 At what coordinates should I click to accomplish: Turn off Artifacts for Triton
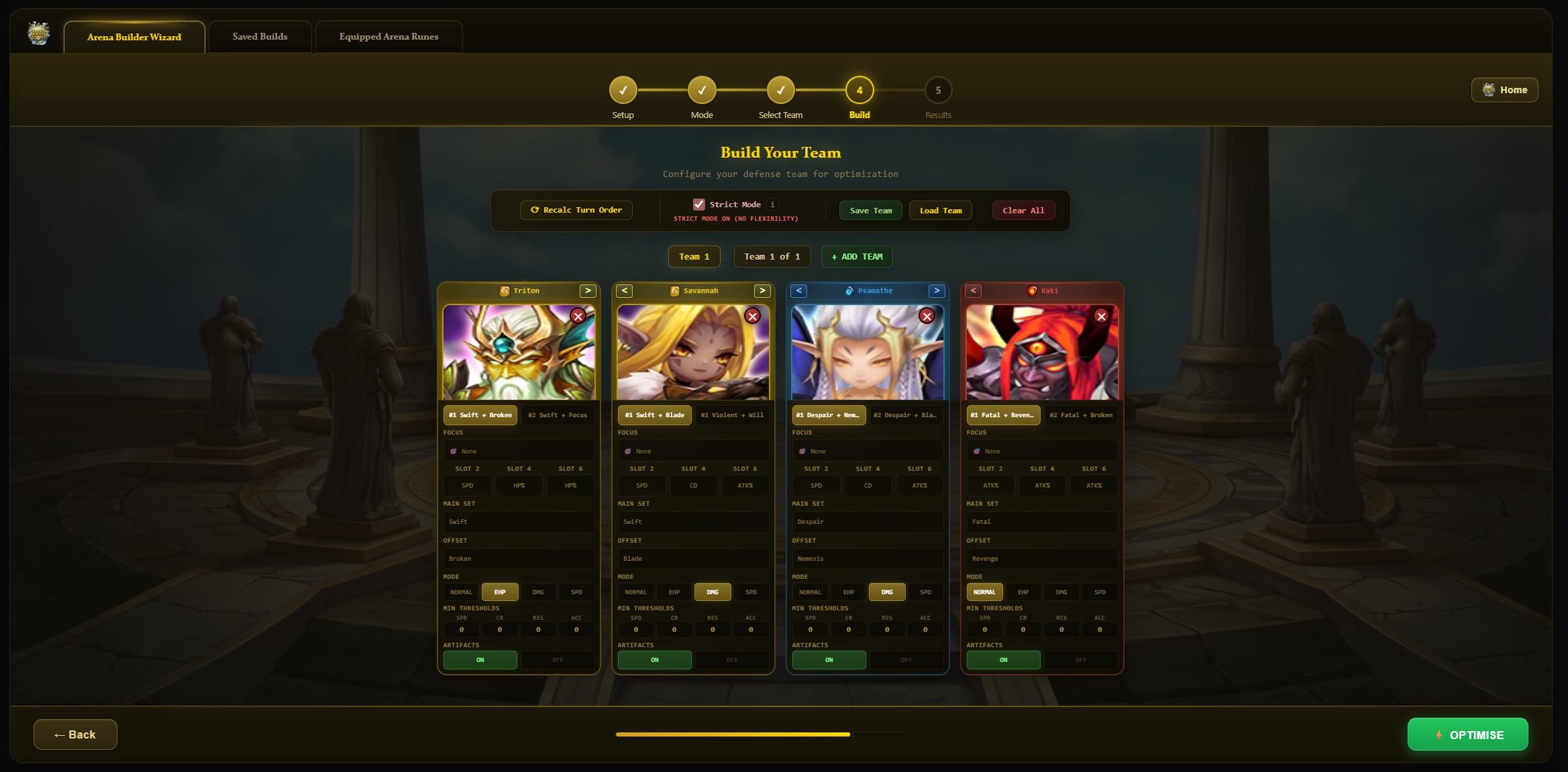[557, 660]
